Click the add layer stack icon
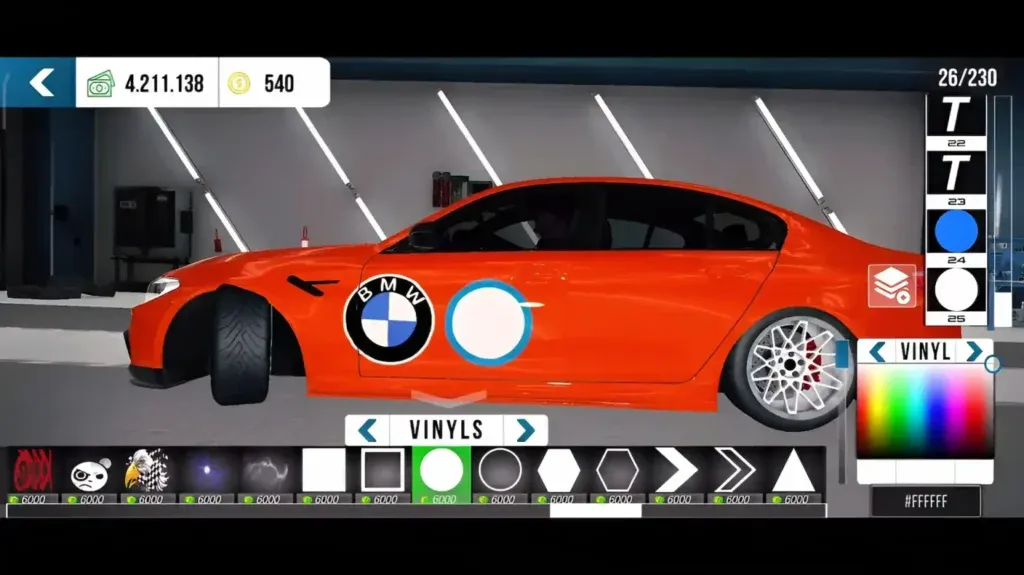This screenshot has height=575, width=1024. pyautogui.click(x=891, y=286)
